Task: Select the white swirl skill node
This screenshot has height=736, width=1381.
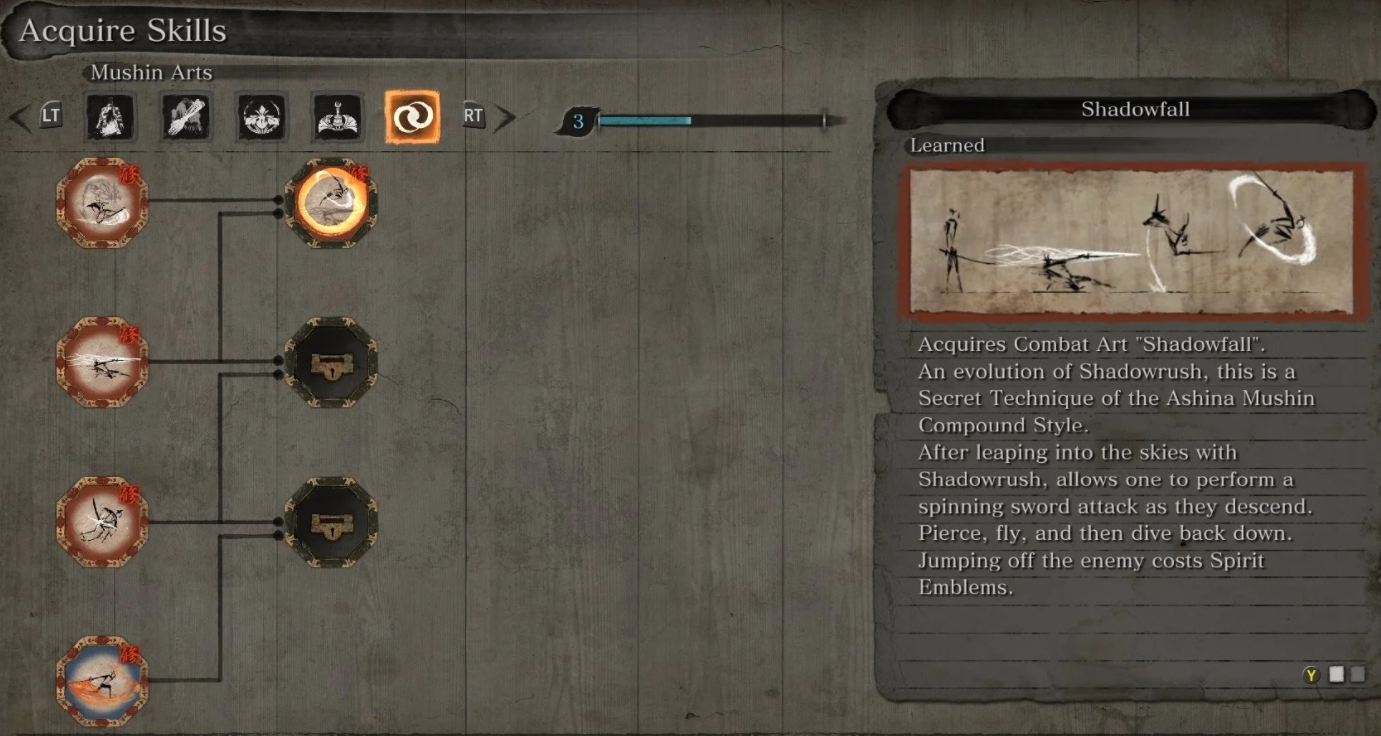Action: [x=102, y=203]
